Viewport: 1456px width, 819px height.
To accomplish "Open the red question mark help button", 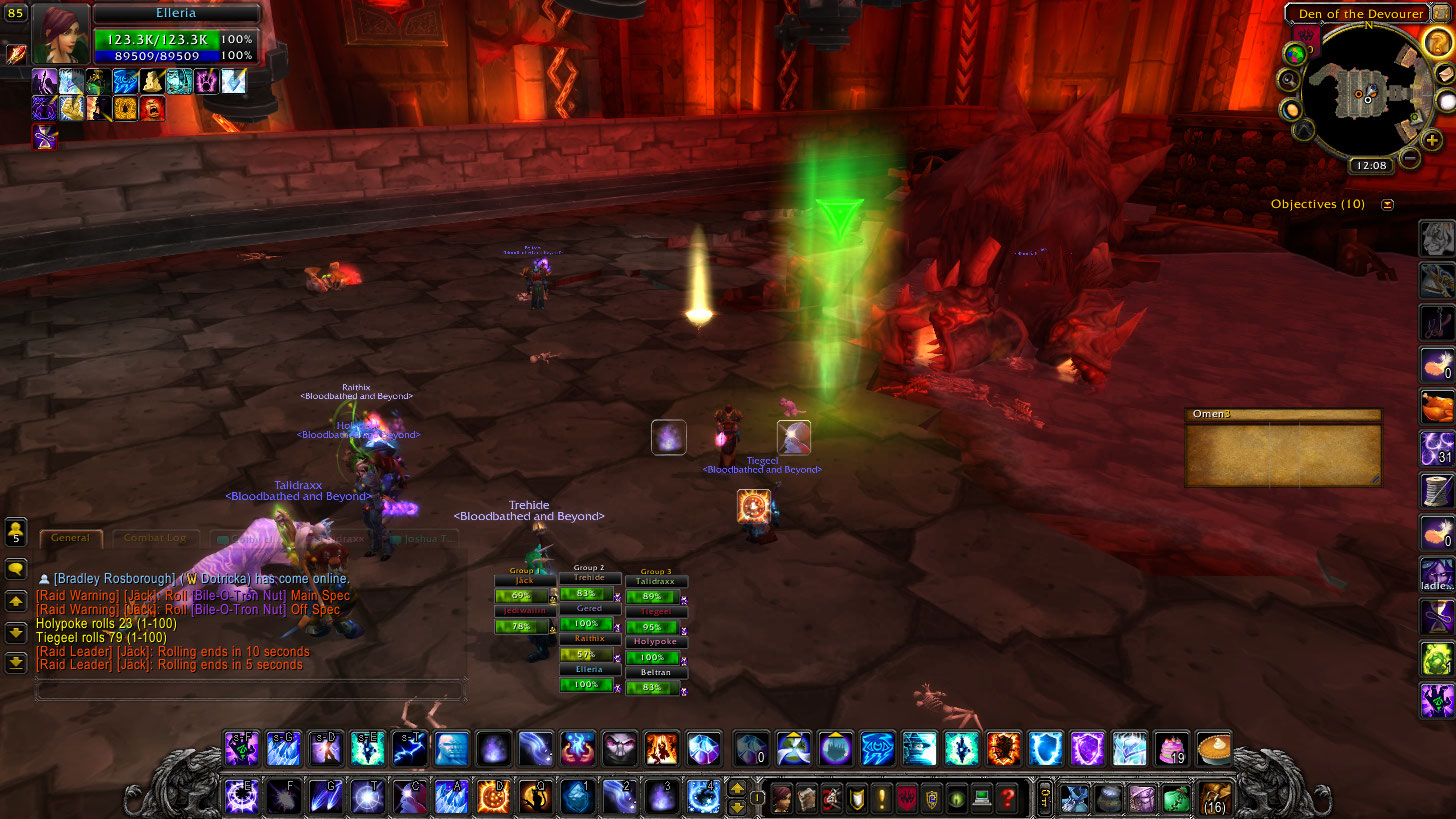I will (1007, 798).
